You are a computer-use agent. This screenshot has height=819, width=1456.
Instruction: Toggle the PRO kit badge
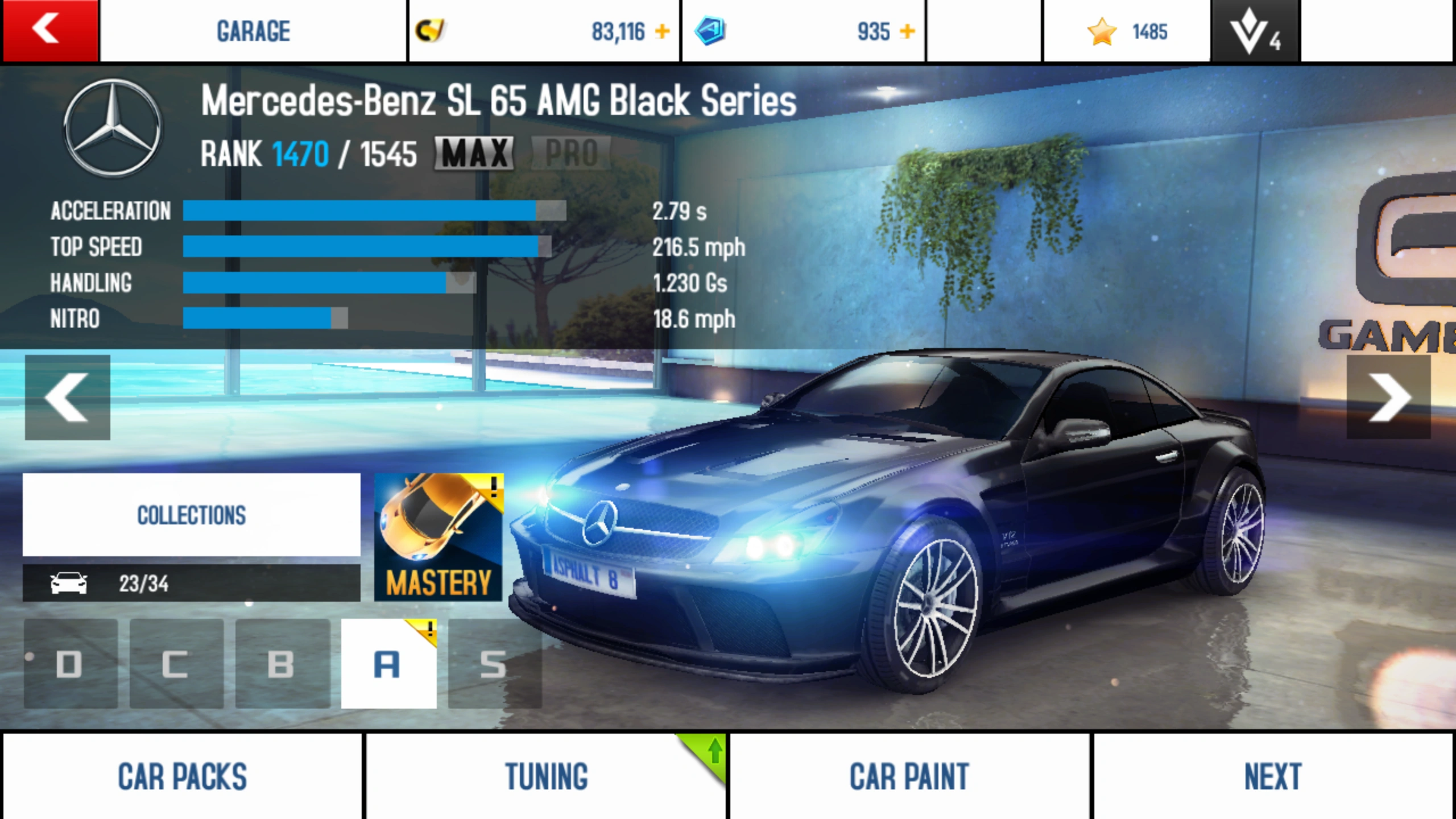570,152
